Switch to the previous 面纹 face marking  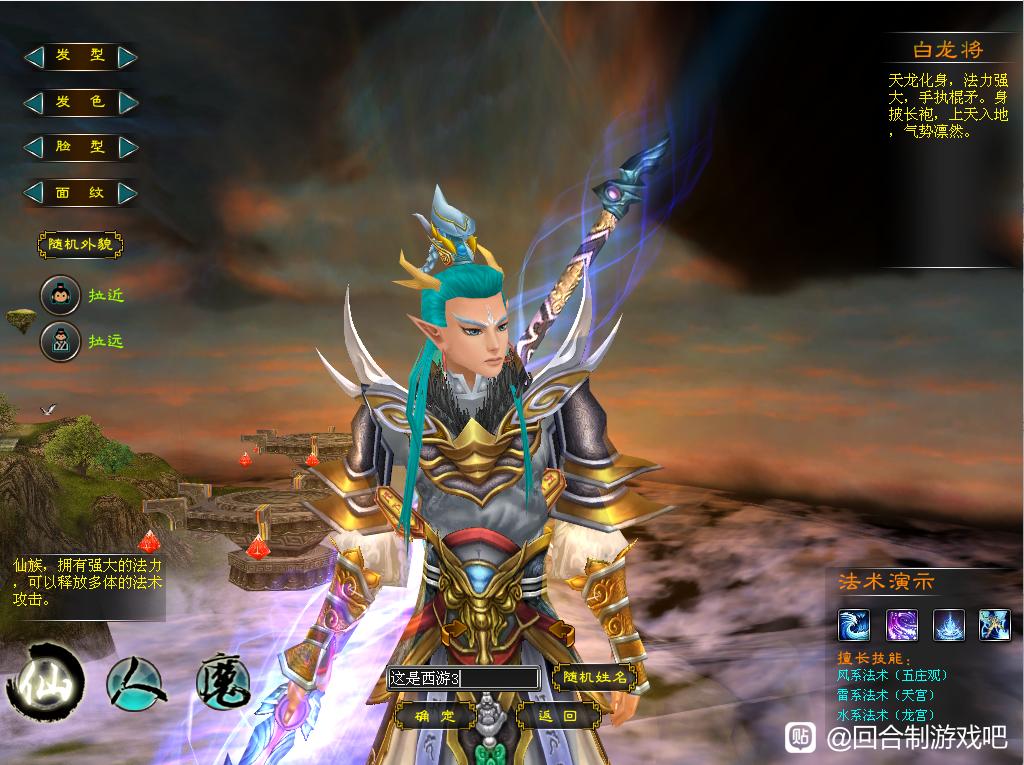(x=34, y=192)
